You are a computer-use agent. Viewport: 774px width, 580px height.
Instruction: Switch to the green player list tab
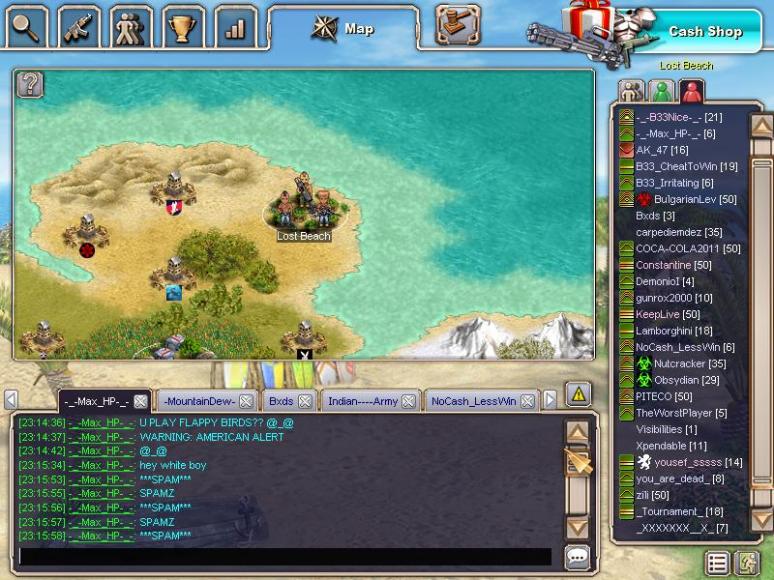tap(661, 92)
